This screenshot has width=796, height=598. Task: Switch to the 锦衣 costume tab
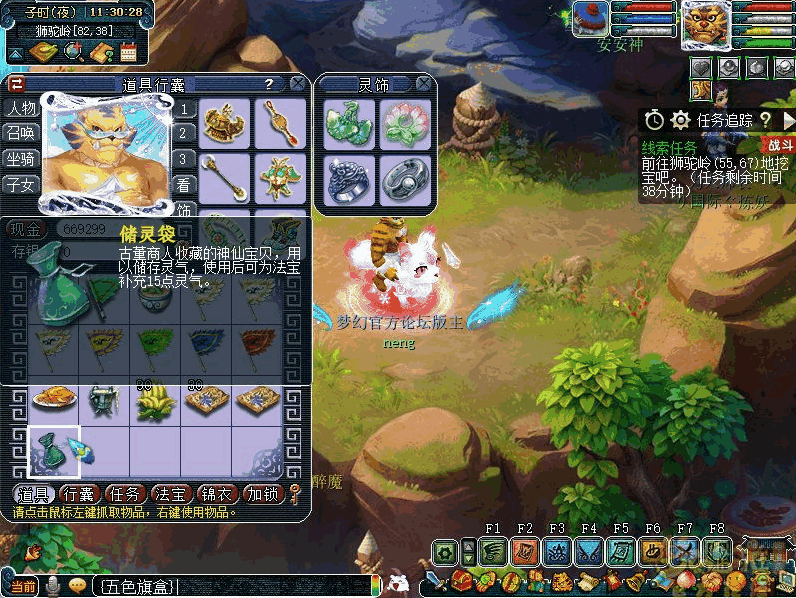[x=218, y=493]
